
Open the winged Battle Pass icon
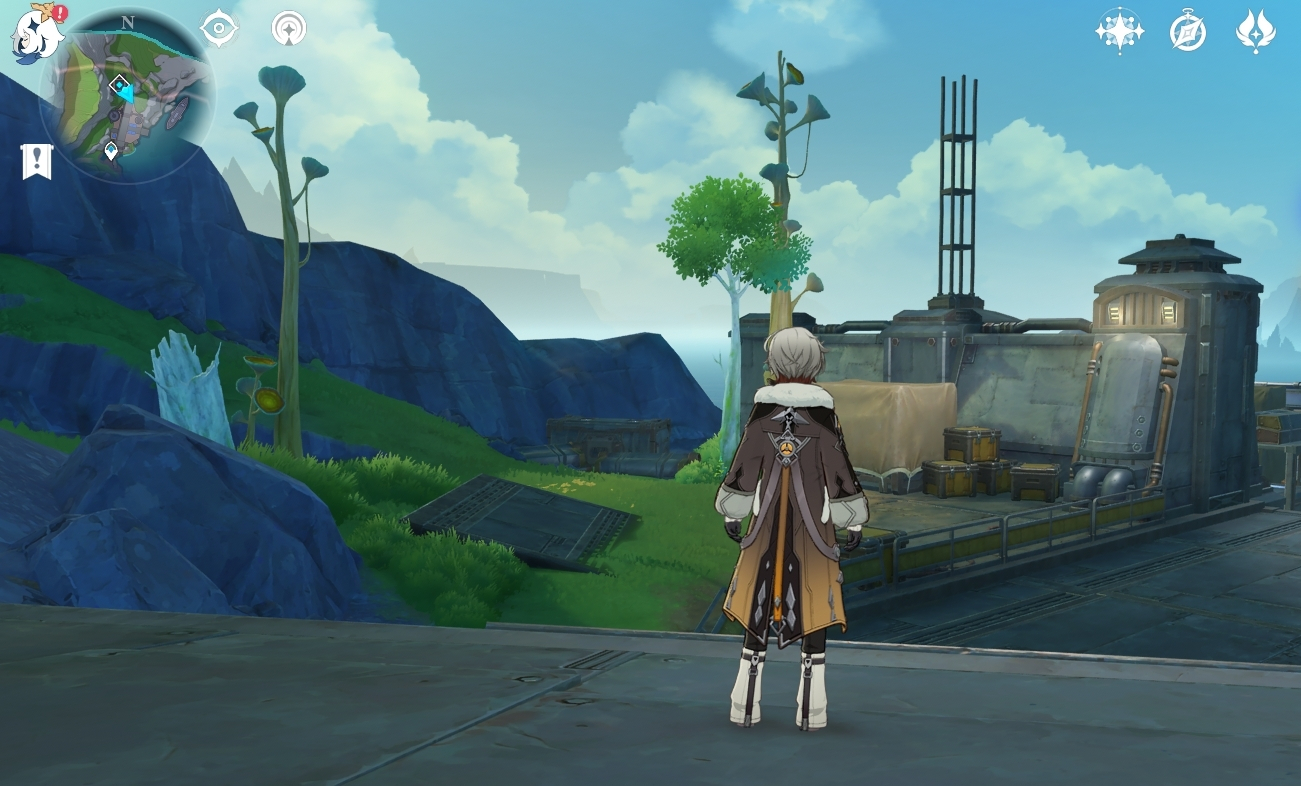click(1255, 31)
